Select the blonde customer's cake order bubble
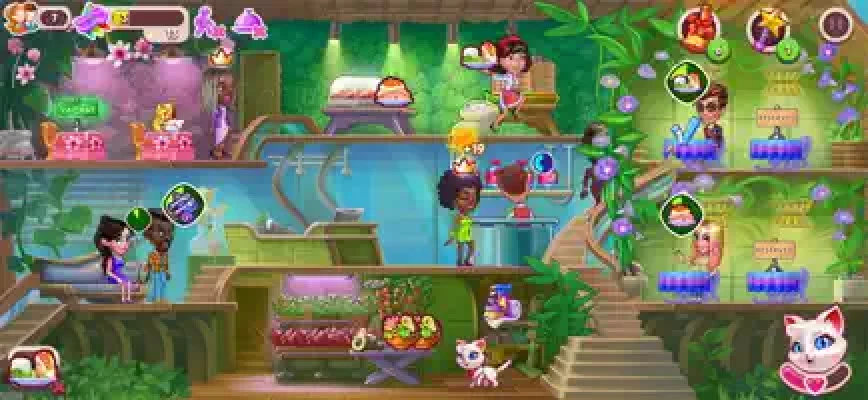This screenshot has width=868, height=400. (x=679, y=211)
